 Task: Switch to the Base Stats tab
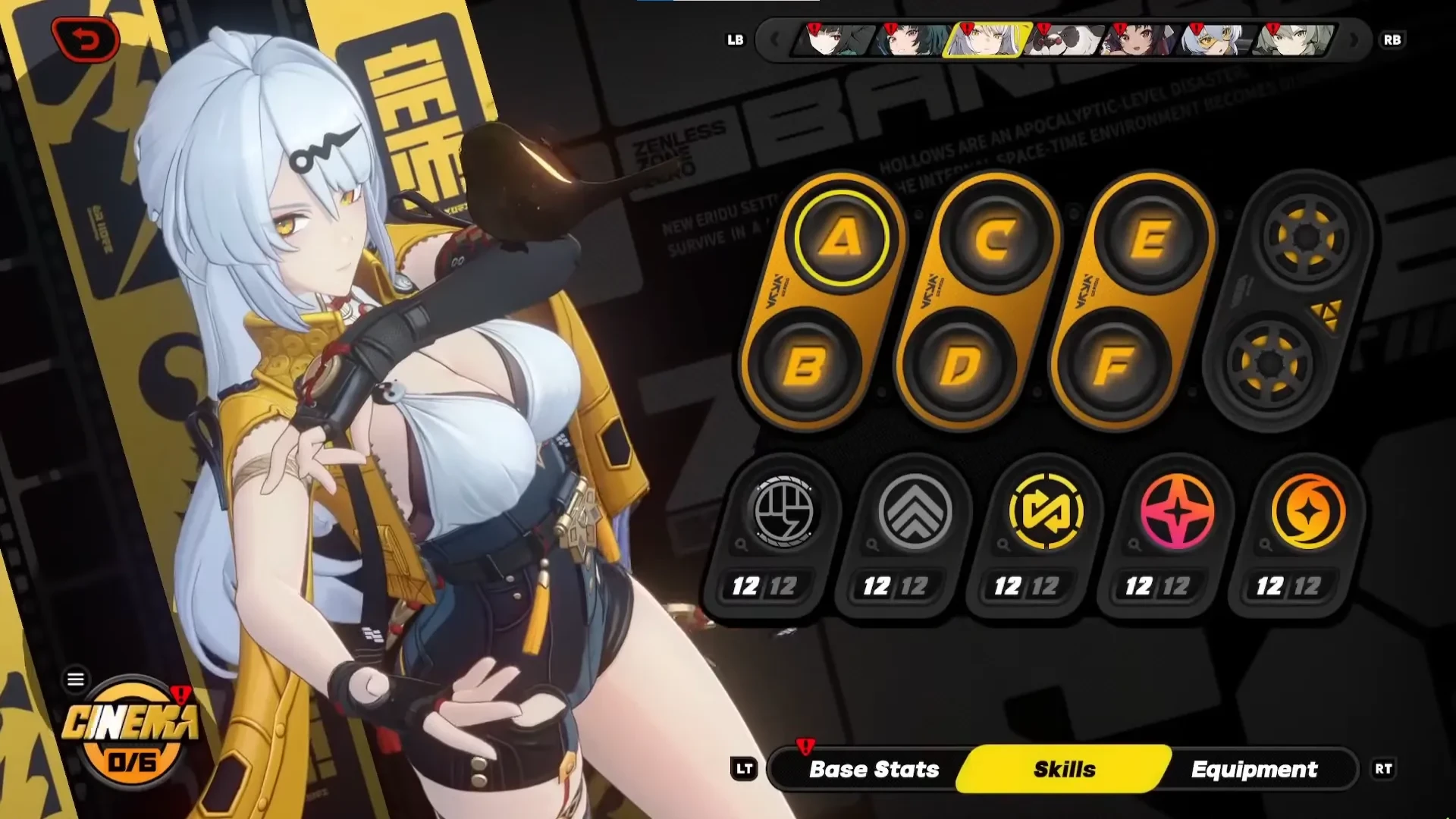pos(874,769)
